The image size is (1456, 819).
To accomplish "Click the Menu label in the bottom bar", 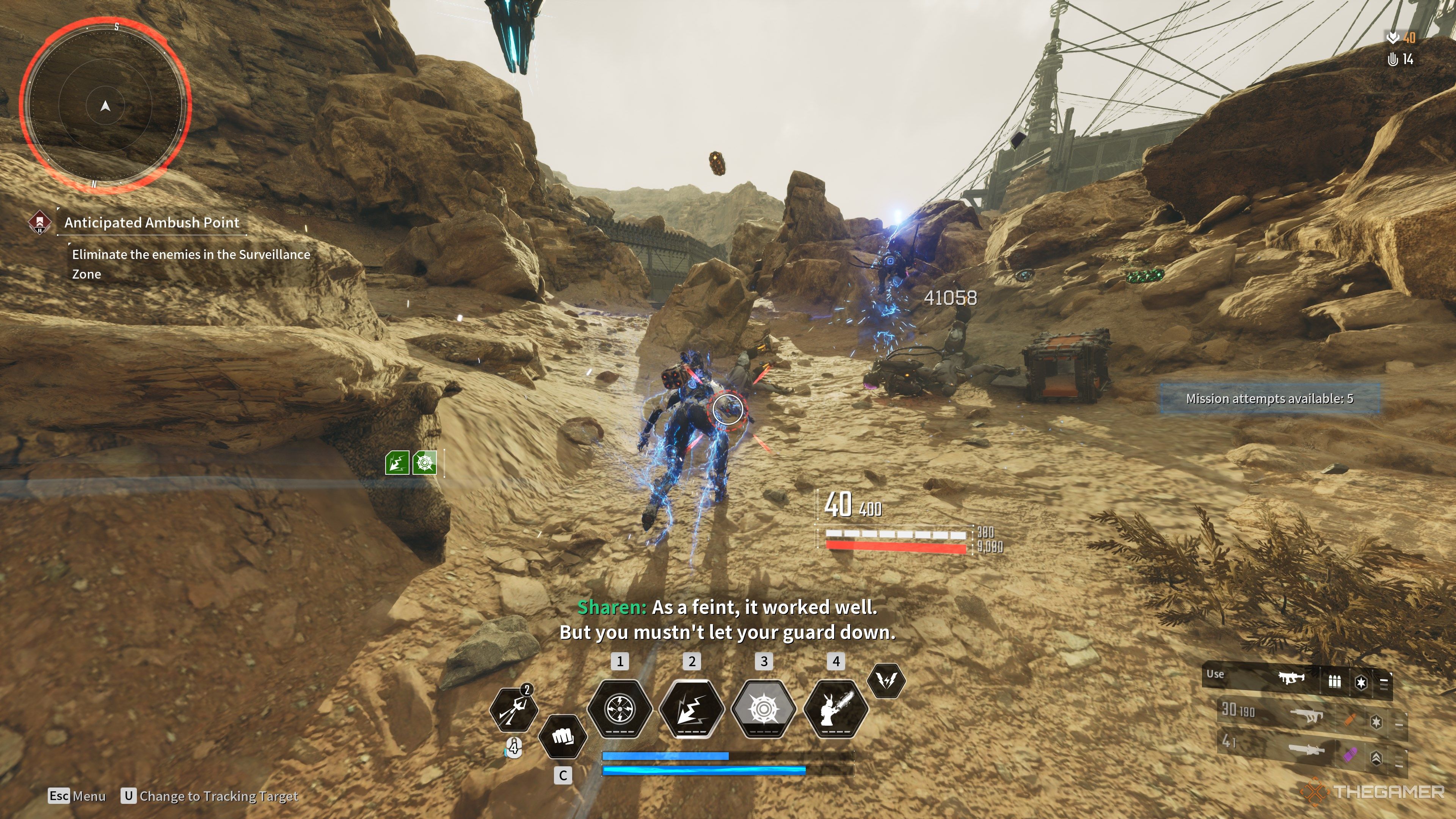I will (x=89, y=796).
